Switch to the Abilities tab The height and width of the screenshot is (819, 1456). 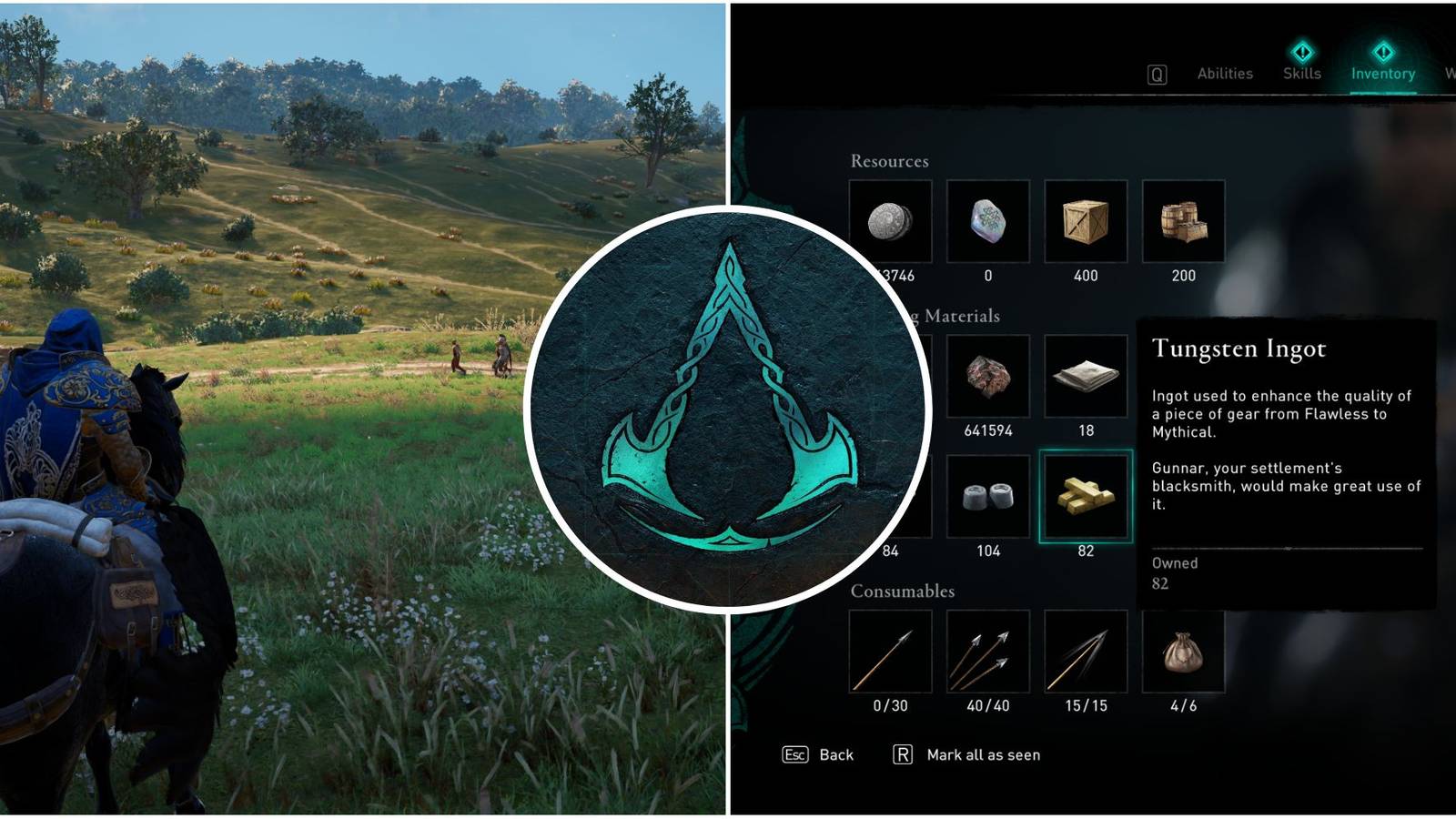pos(1224,74)
